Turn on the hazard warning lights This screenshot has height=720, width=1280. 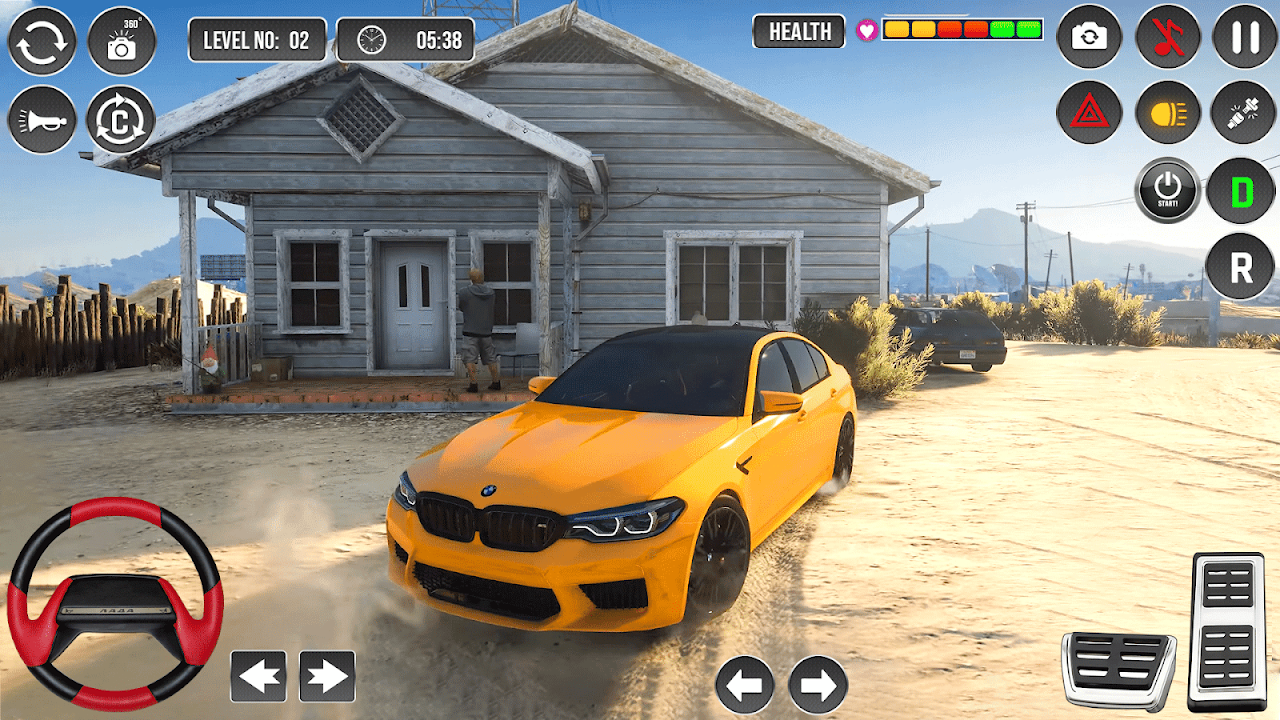(1089, 113)
